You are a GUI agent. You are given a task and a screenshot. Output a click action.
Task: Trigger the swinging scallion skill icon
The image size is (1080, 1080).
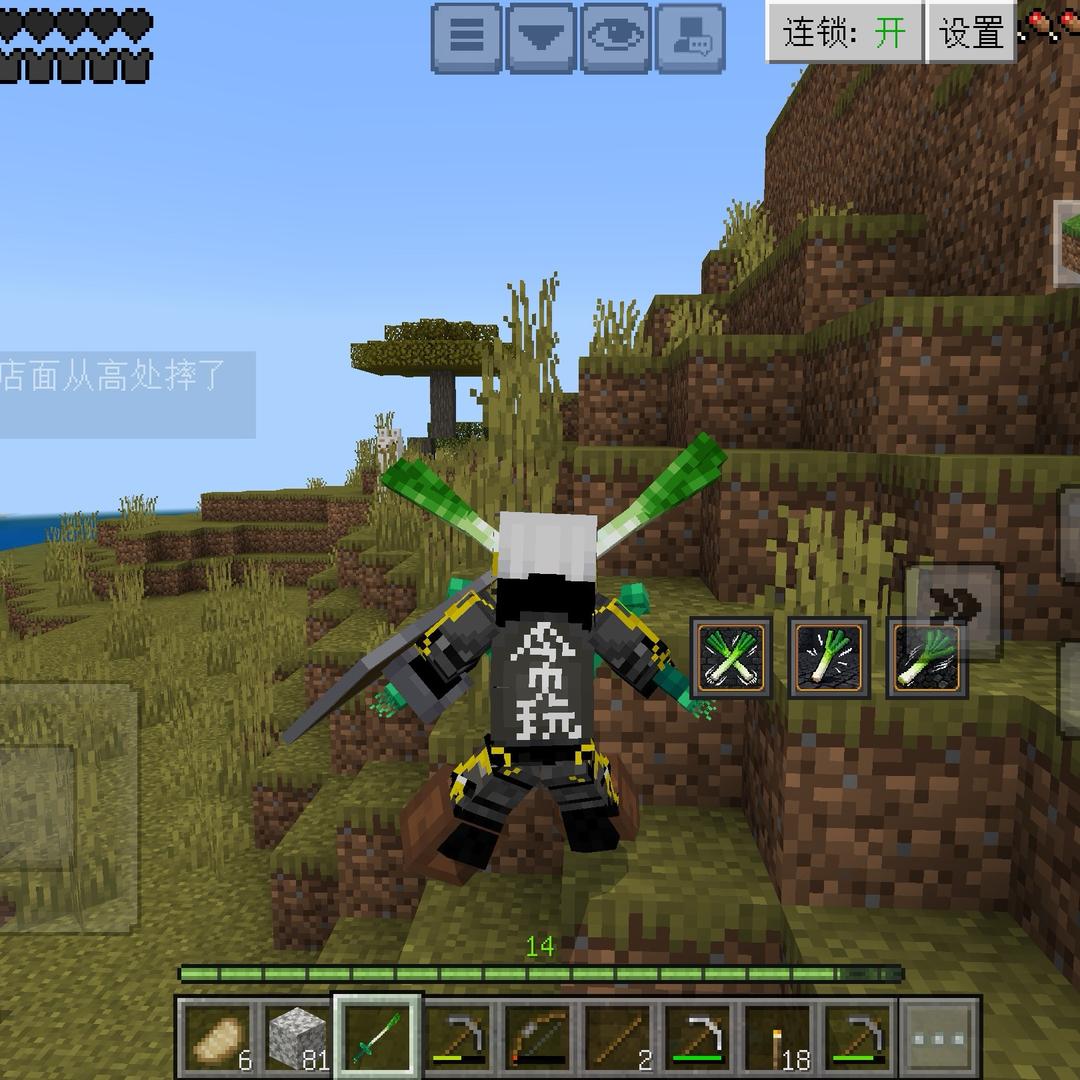point(927,657)
